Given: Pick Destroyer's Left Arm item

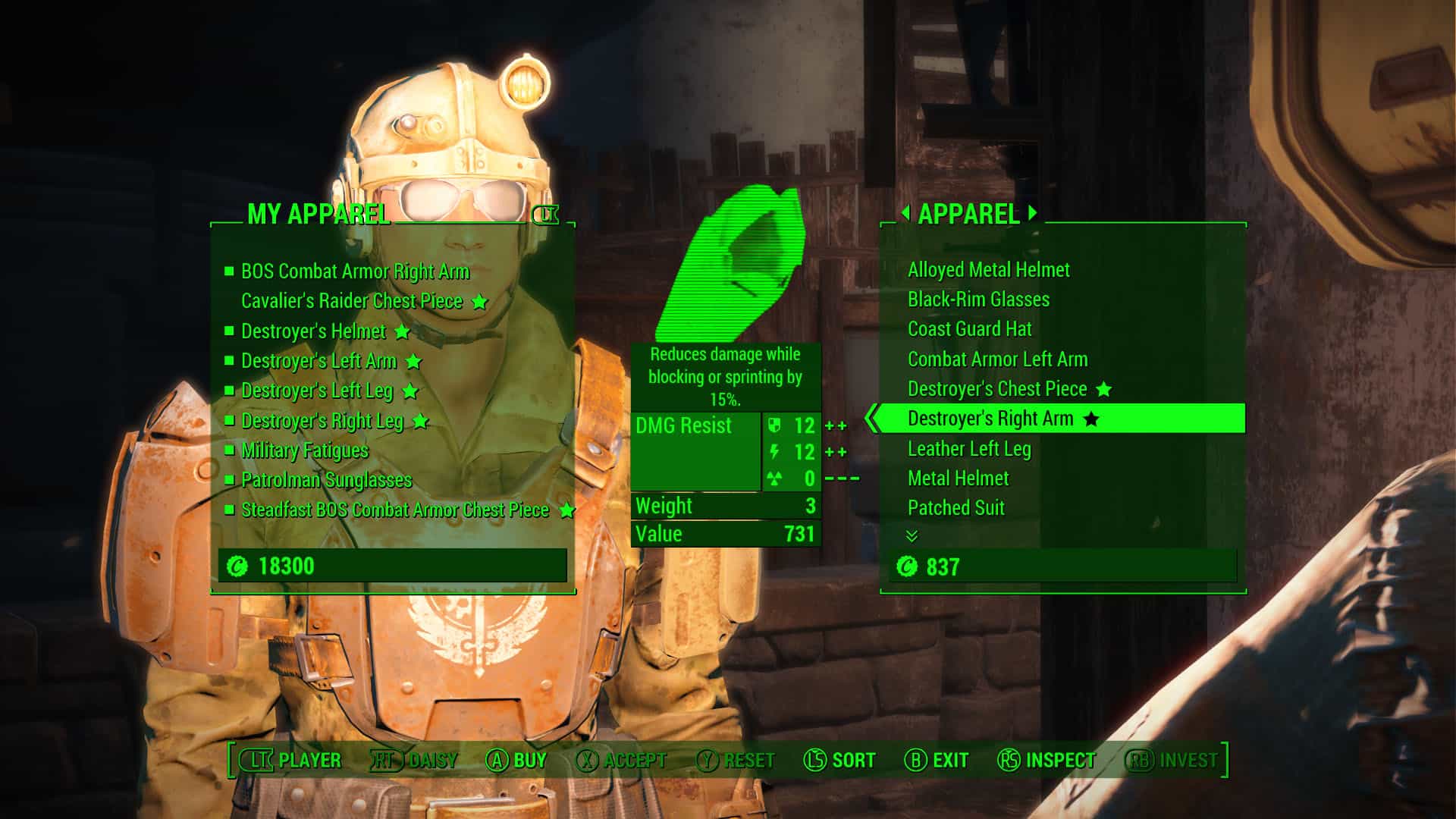Looking at the screenshot, I should 318,361.
